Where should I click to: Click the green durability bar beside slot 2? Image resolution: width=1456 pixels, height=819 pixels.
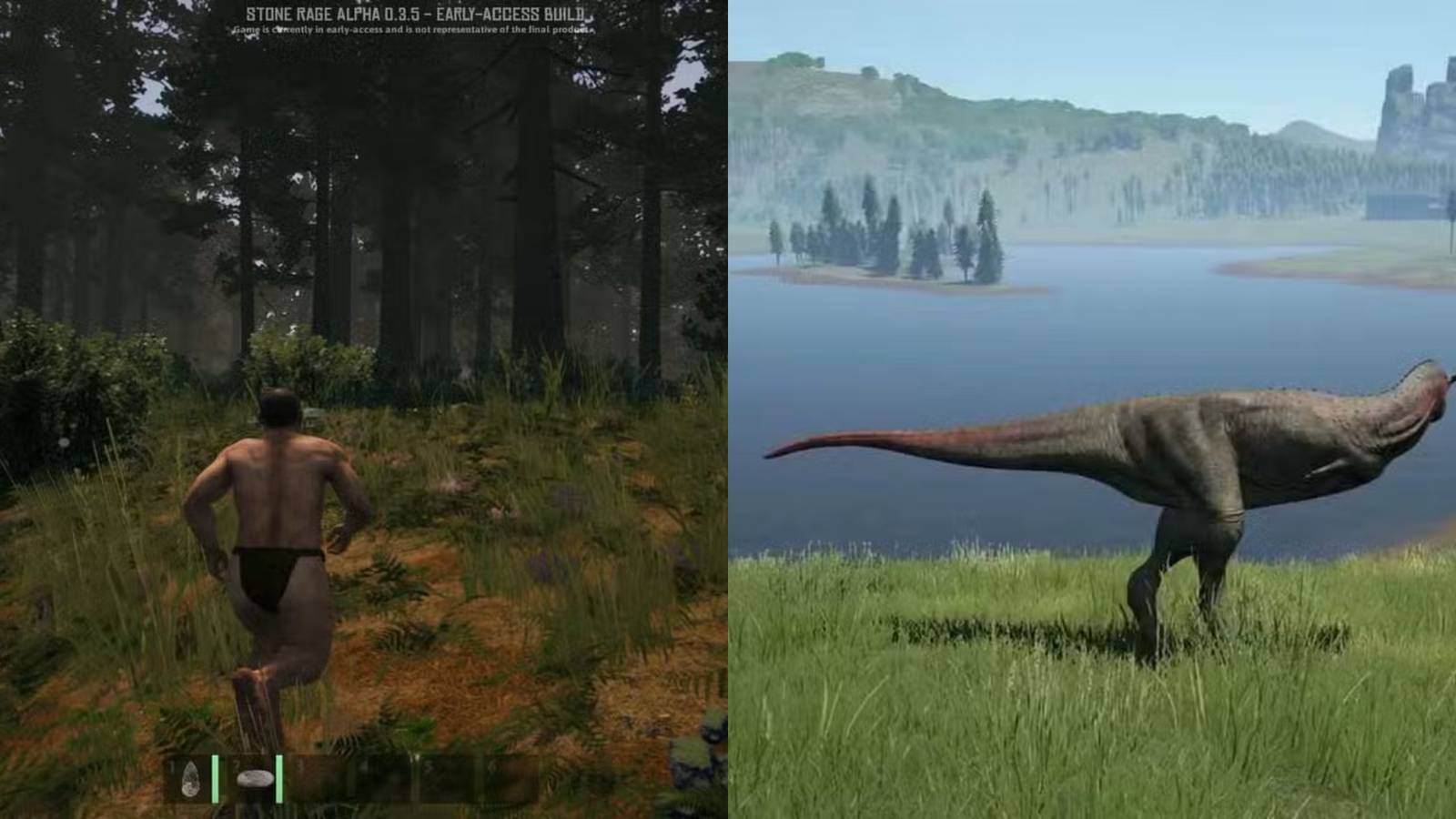[x=278, y=778]
